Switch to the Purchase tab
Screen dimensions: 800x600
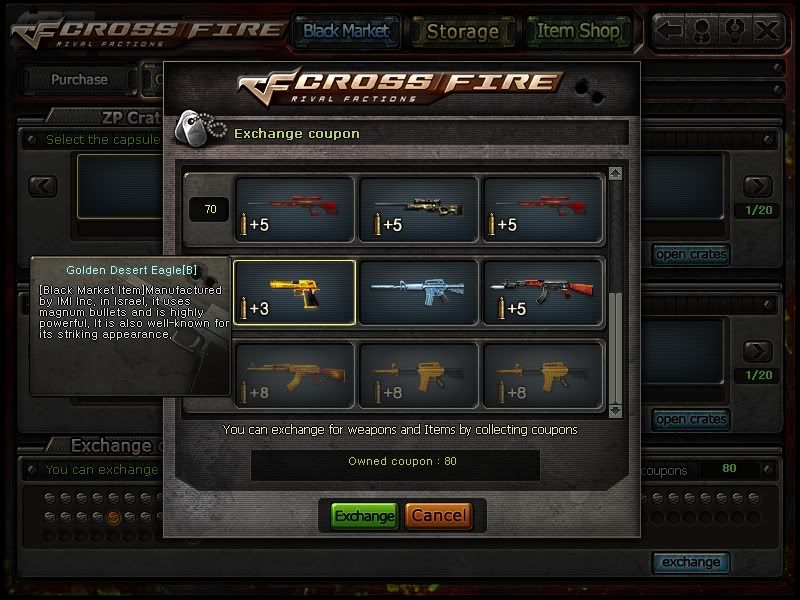[79, 80]
